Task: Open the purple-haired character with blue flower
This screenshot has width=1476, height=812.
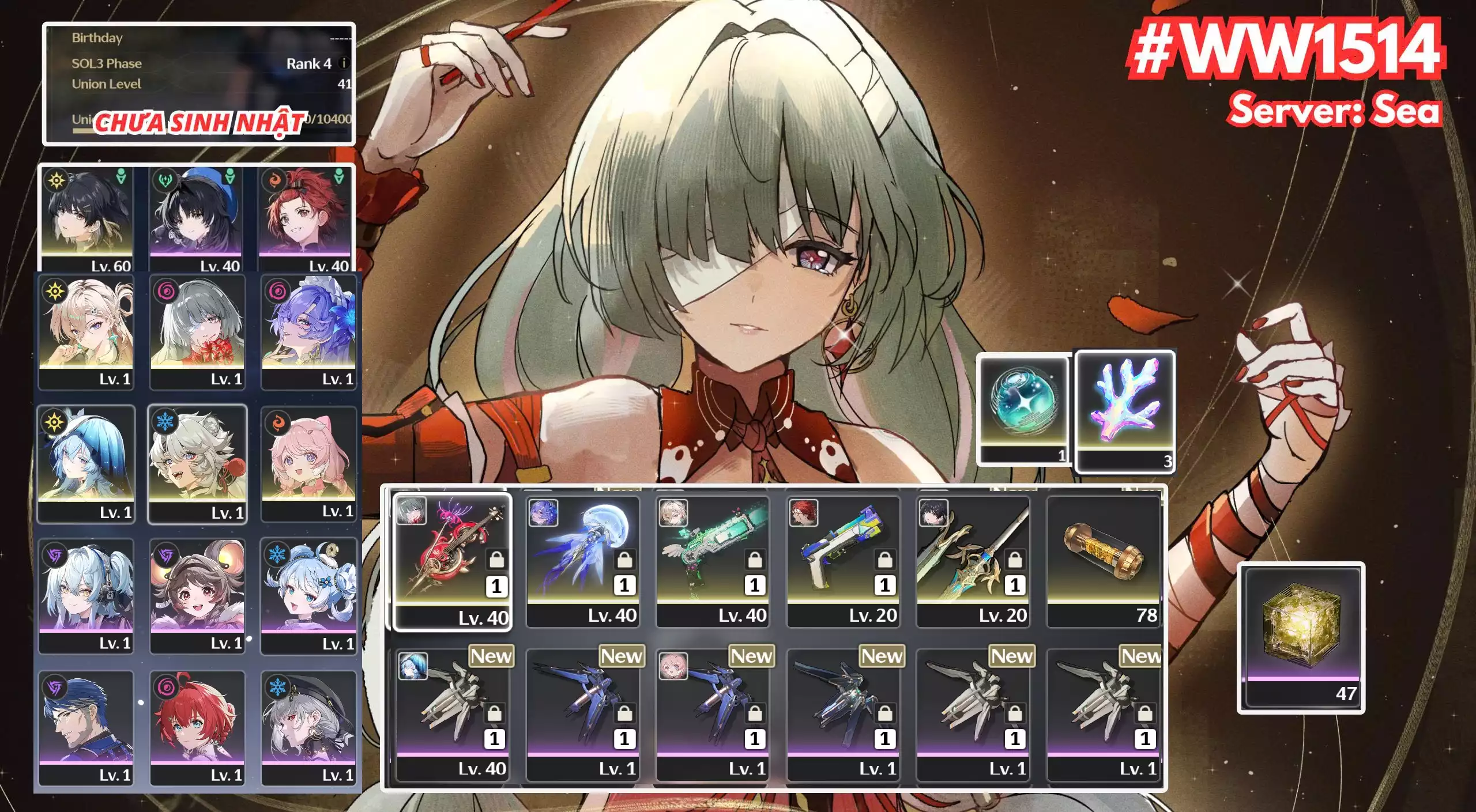Action: (308, 331)
